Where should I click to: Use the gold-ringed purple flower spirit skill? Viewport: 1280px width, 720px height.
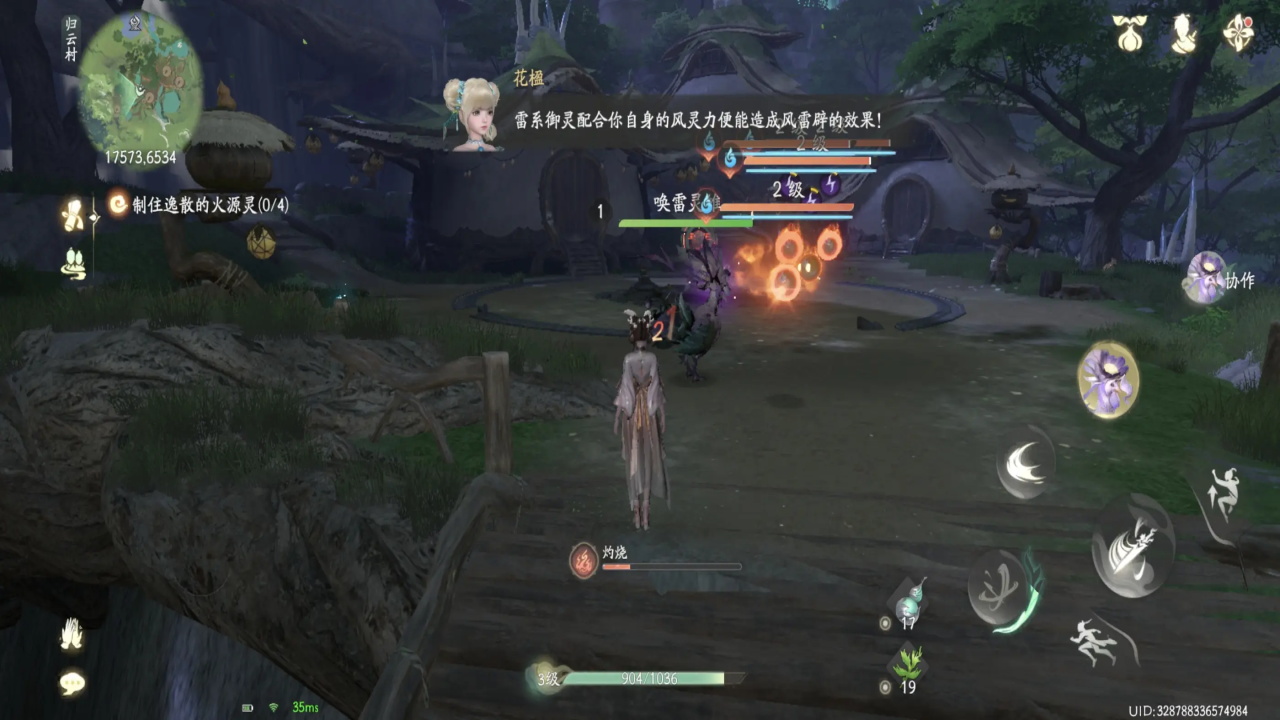click(1108, 379)
